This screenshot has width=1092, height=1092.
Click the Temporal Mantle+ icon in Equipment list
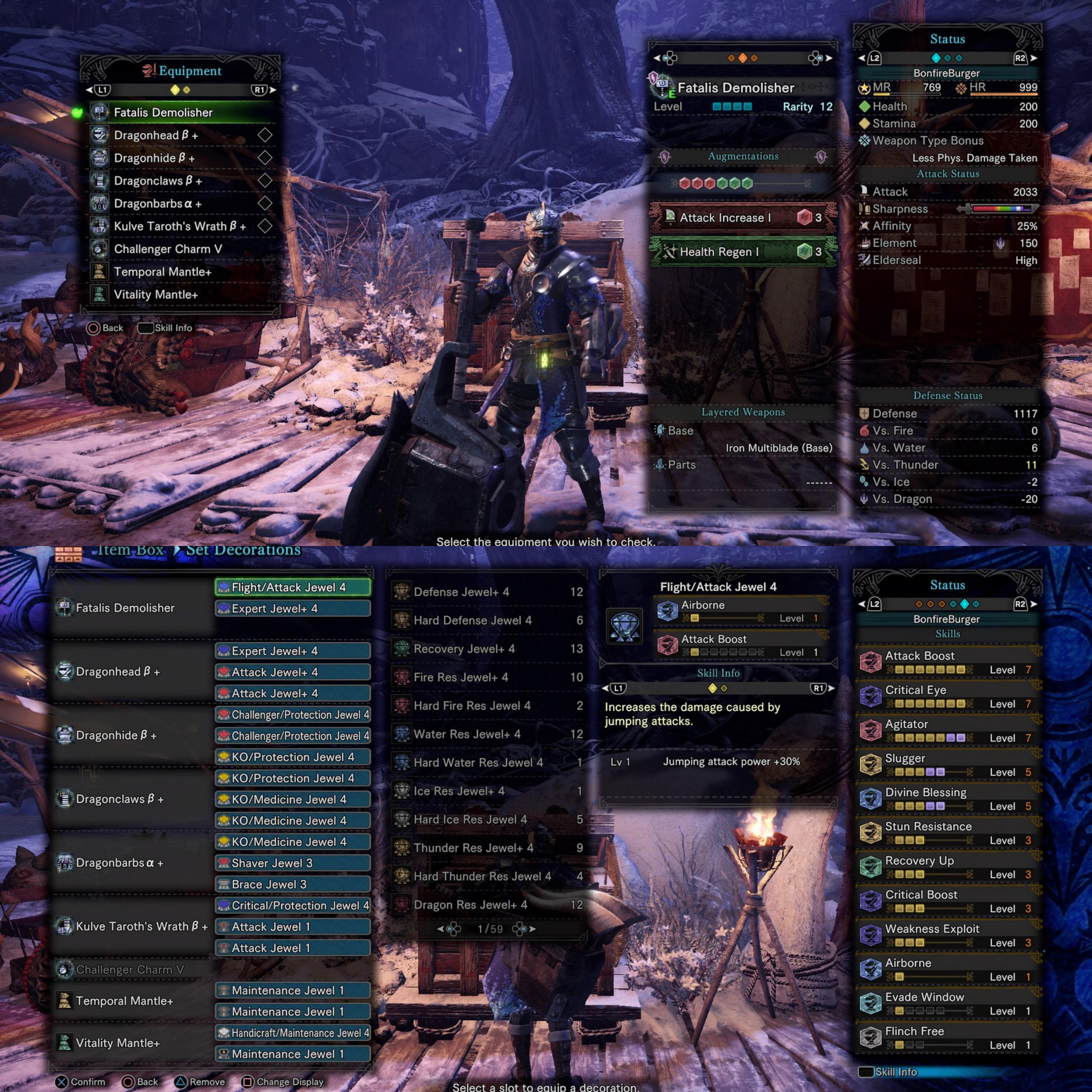[99, 272]
